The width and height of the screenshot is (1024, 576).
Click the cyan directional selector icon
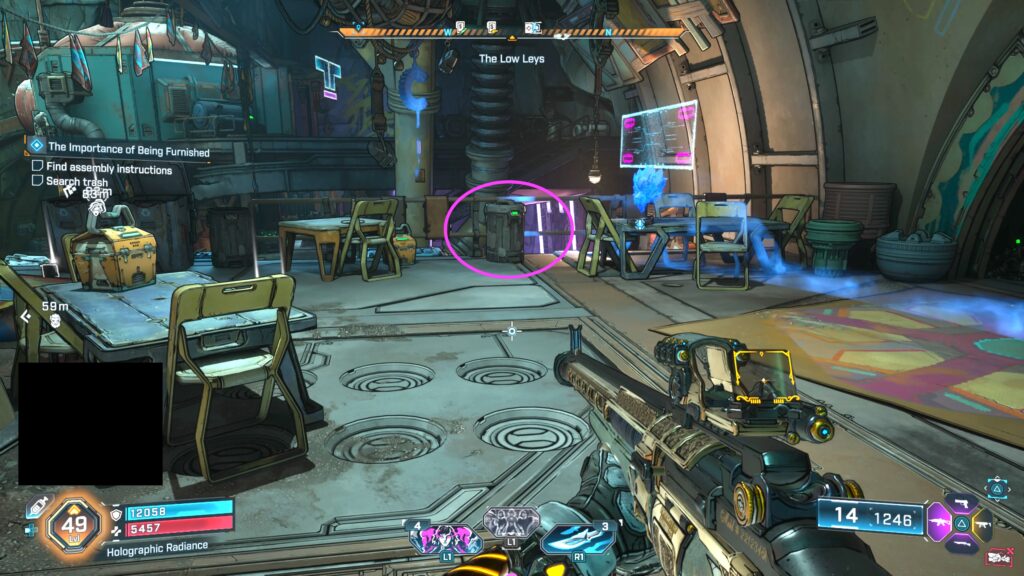[997, 487]
